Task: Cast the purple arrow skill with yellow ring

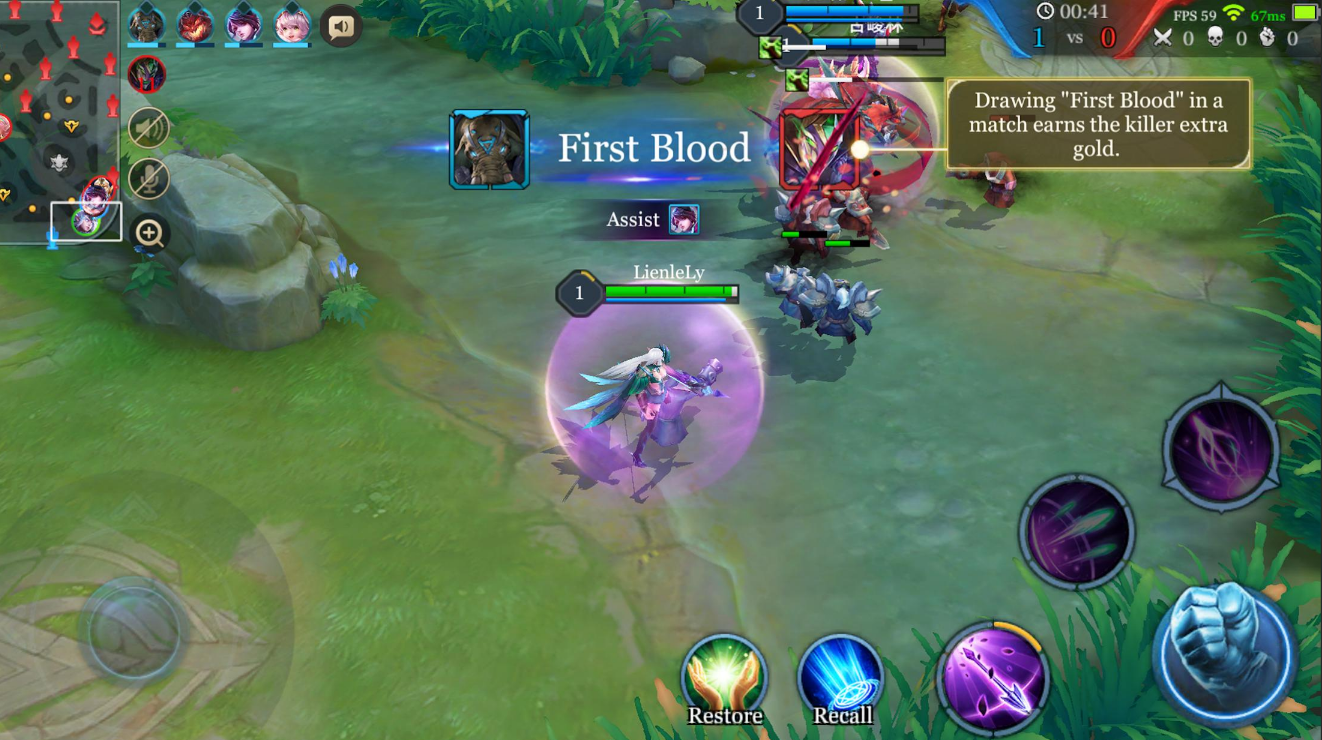Action: click(x=993, y=676)
